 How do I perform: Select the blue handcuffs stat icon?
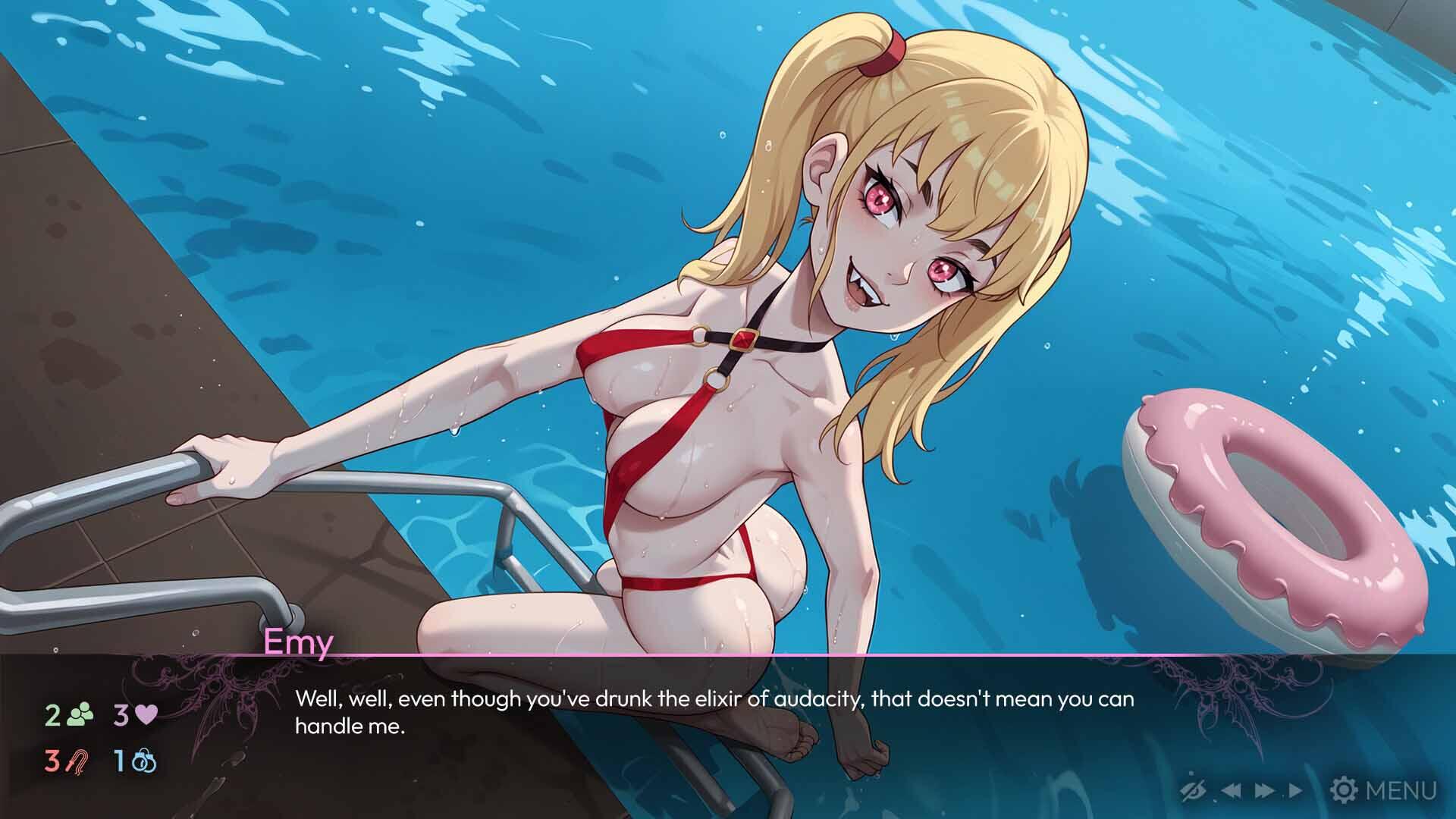144,761
